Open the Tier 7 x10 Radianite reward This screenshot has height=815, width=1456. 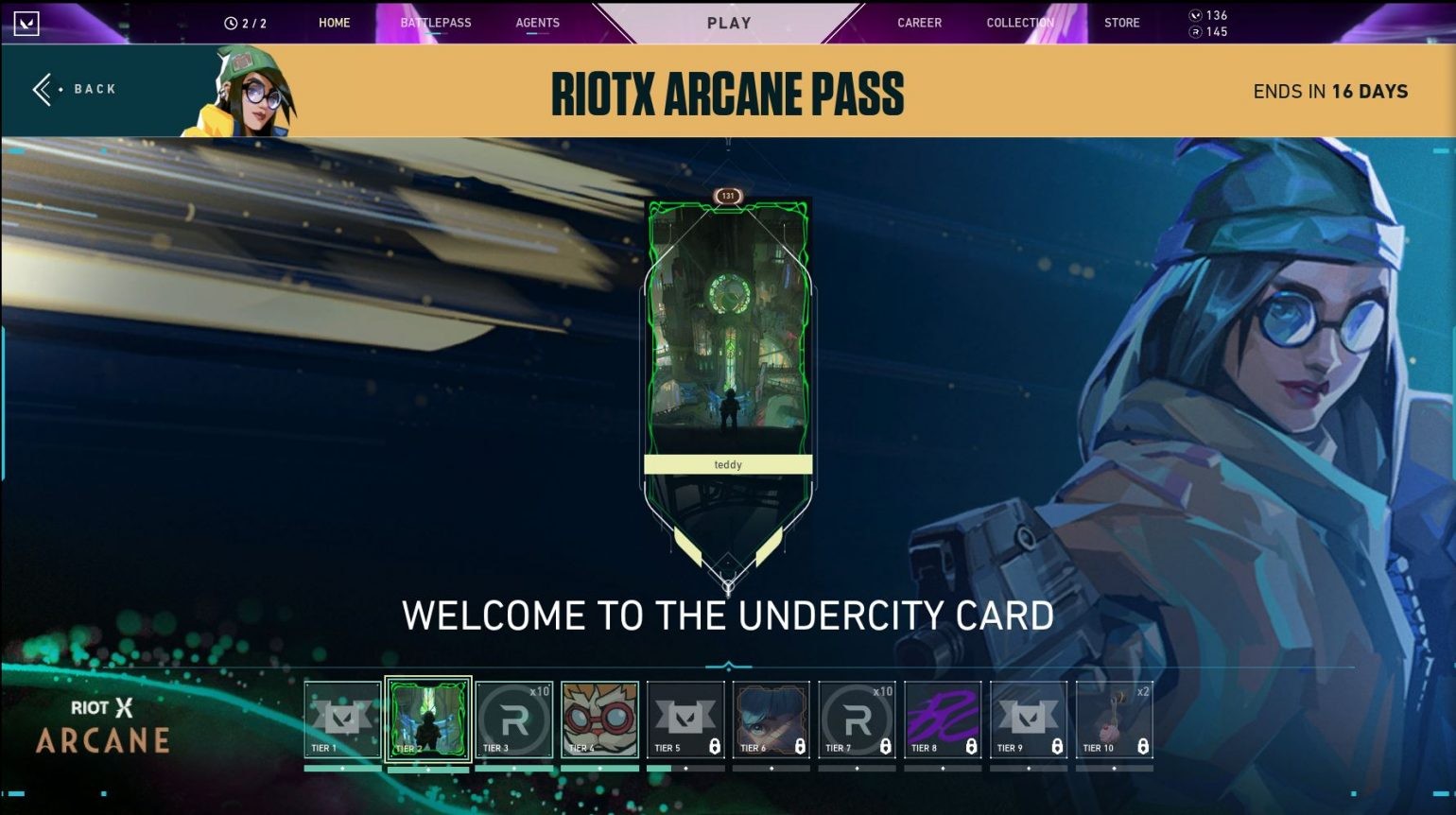pyautogui.click(x=857, y=717)
